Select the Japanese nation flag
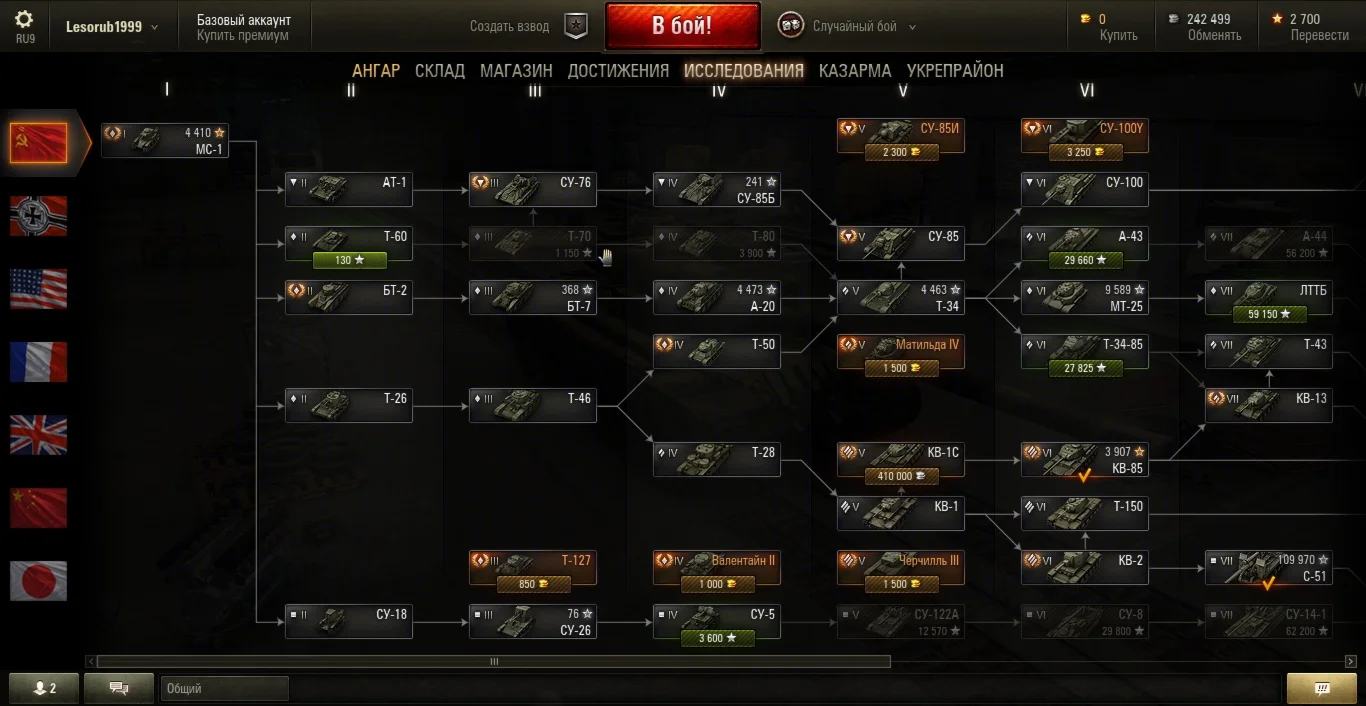Screen dimensions: 1366x706 pos(38,581)
